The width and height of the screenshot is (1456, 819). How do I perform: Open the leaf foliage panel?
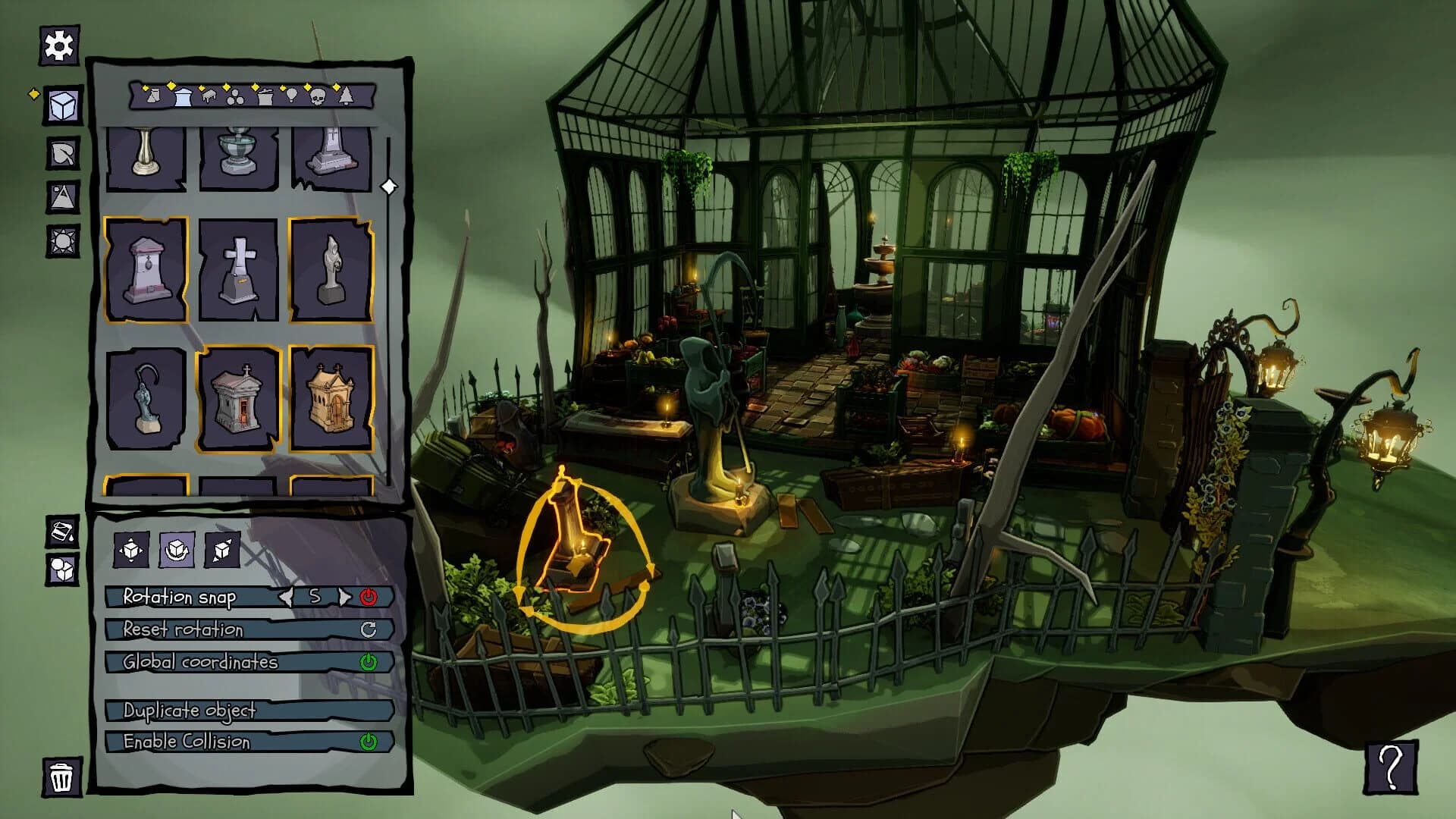click(x=64, y=155)
